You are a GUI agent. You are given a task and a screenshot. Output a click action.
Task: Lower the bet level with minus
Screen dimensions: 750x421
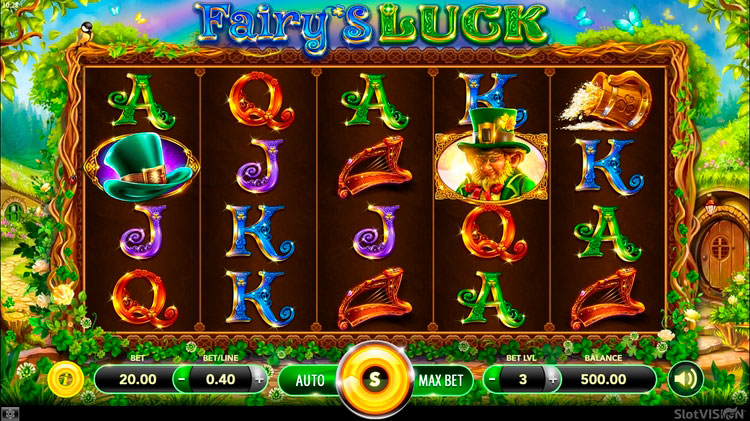(491, 380)
